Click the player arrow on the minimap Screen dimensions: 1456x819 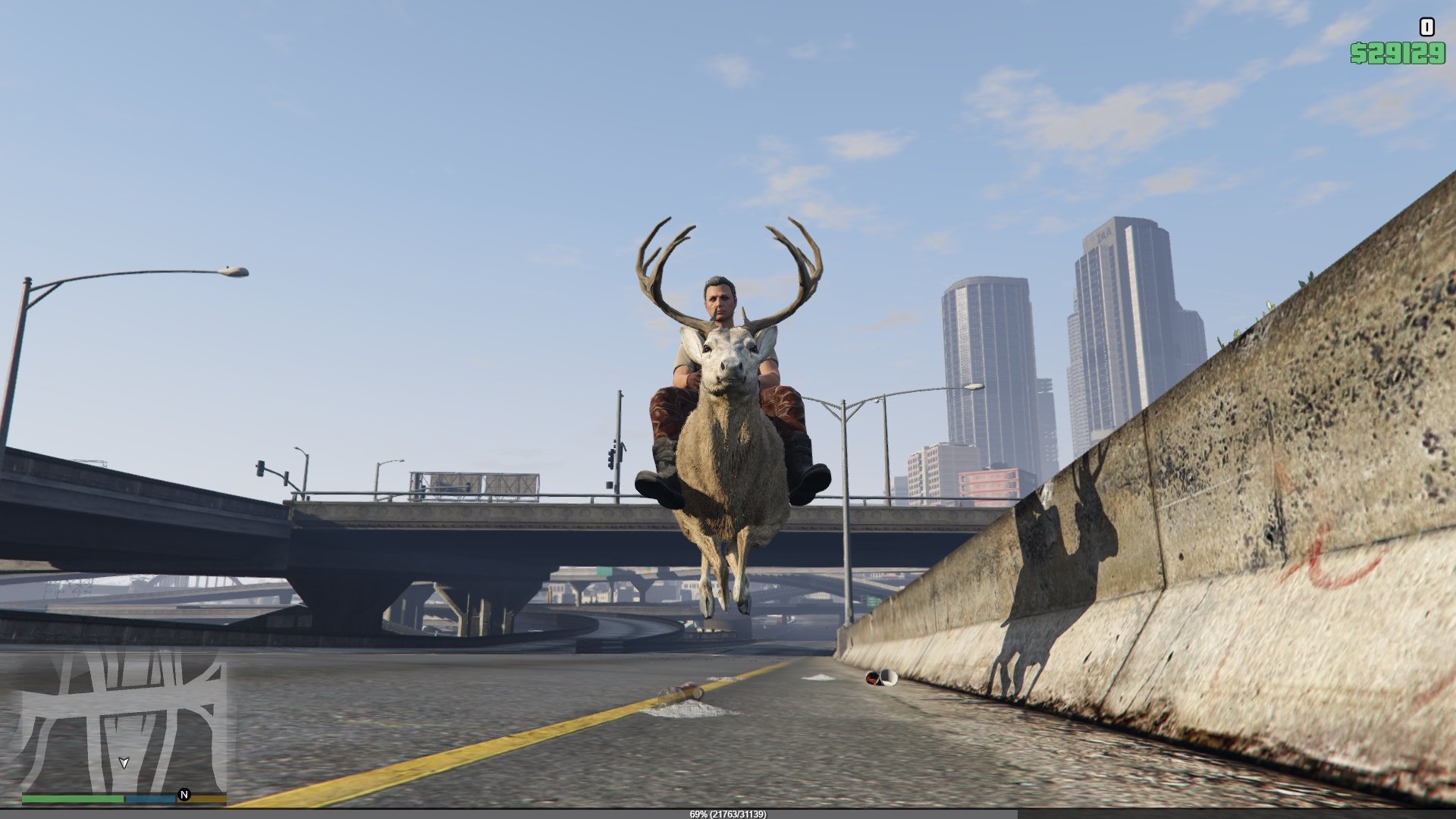[x=124, y=762]
